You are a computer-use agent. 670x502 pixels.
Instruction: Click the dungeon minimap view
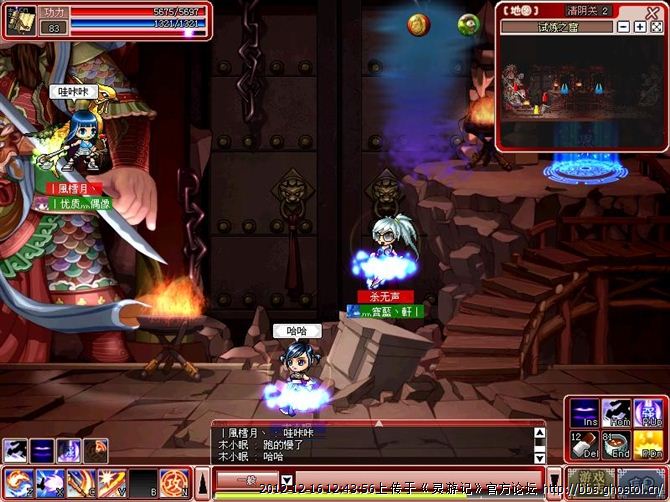580,92
